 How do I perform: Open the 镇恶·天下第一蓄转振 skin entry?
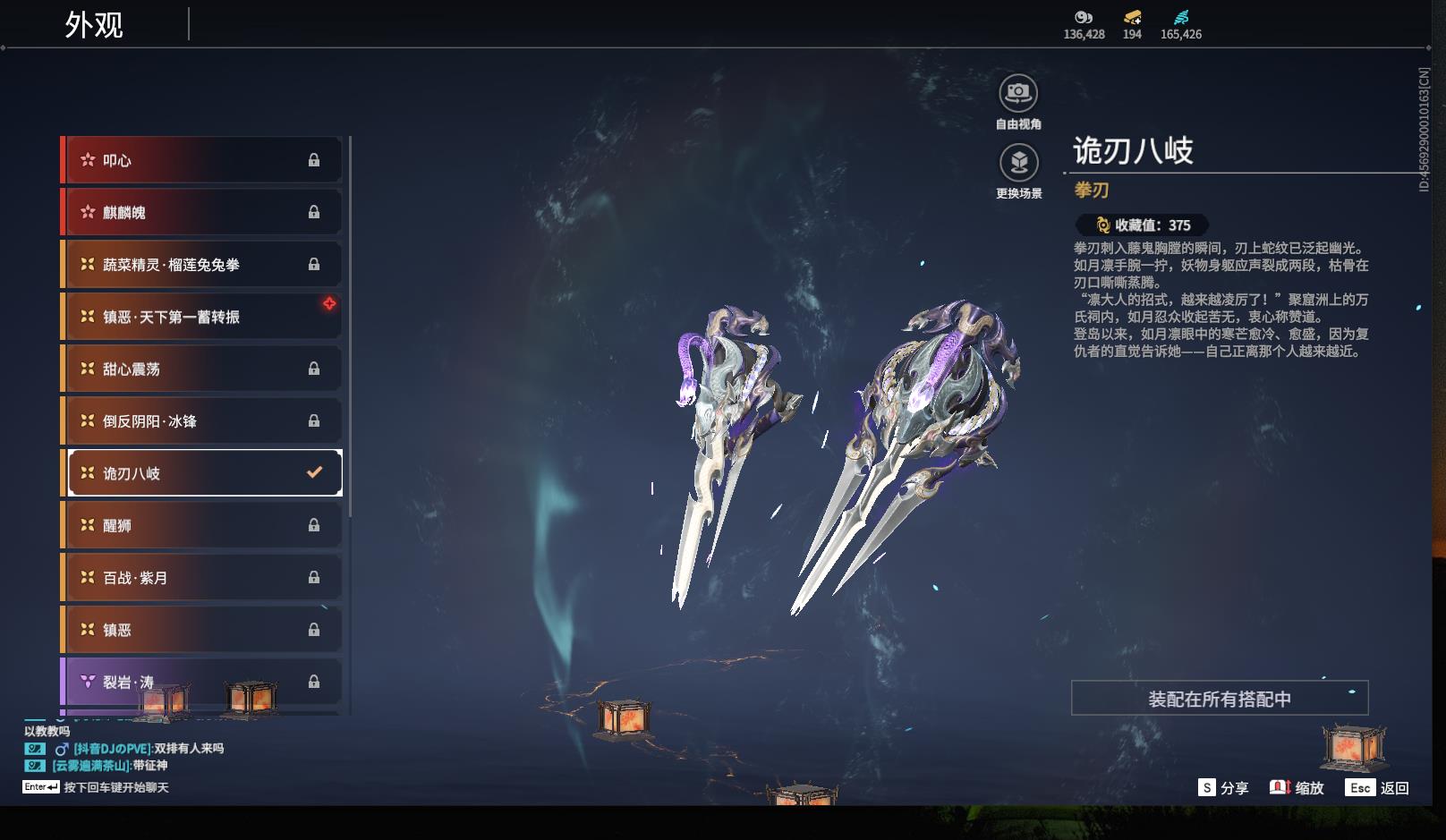pyautogui.click(x=202, y=317)
